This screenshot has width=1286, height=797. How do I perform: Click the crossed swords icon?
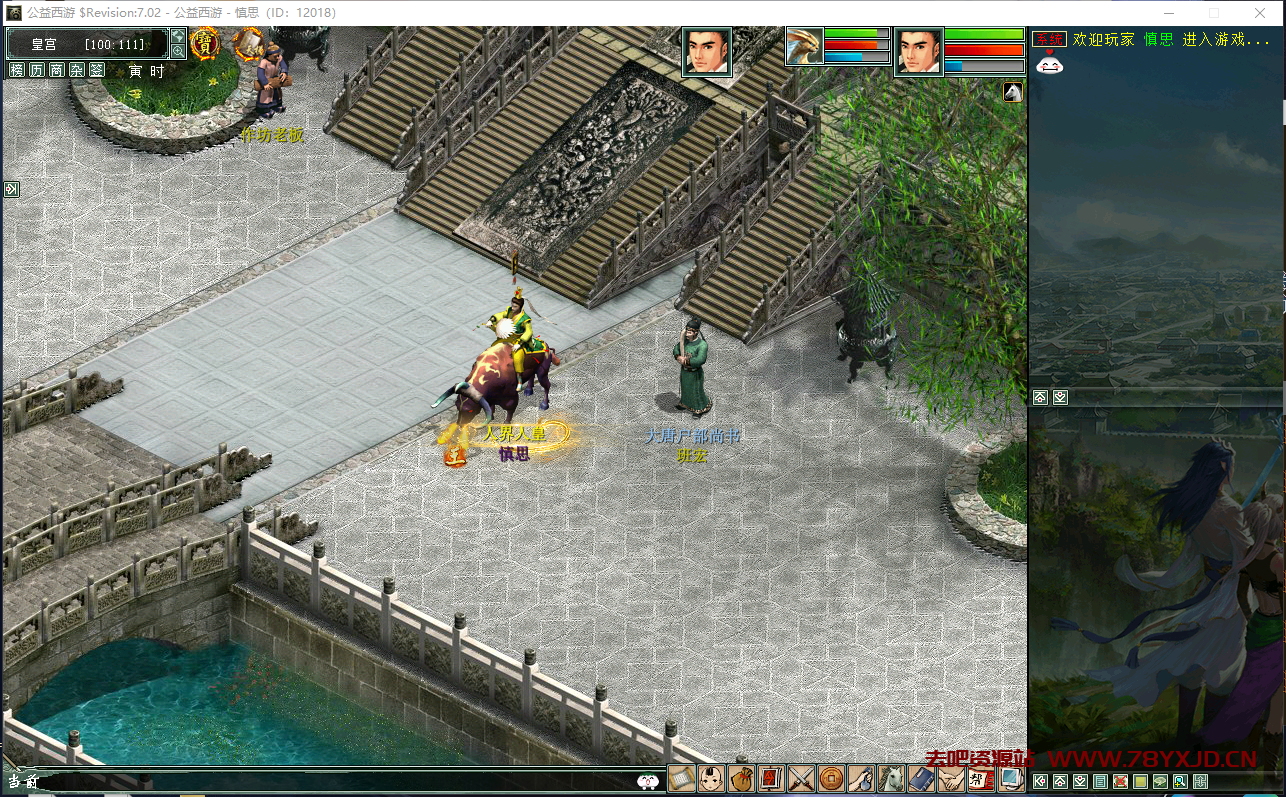tap(801, 778)
